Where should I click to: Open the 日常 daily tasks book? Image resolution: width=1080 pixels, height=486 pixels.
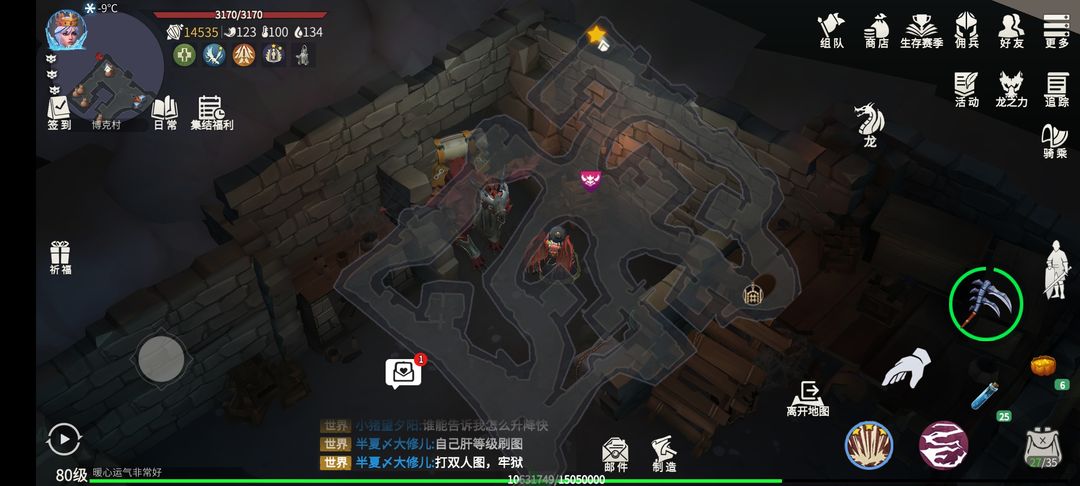tap(165, 112)
